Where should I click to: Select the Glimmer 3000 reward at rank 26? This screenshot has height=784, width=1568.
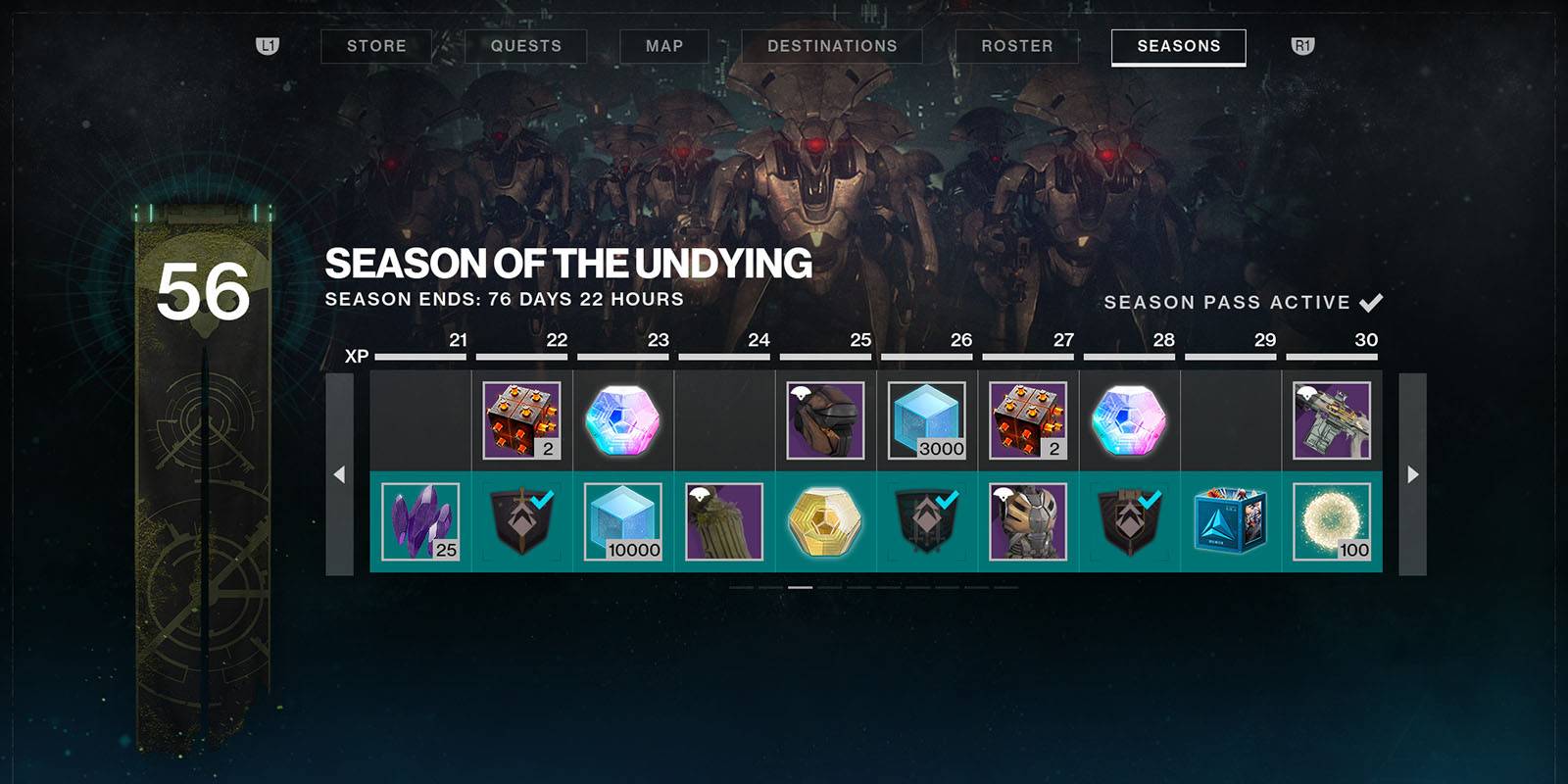(925, 421)
